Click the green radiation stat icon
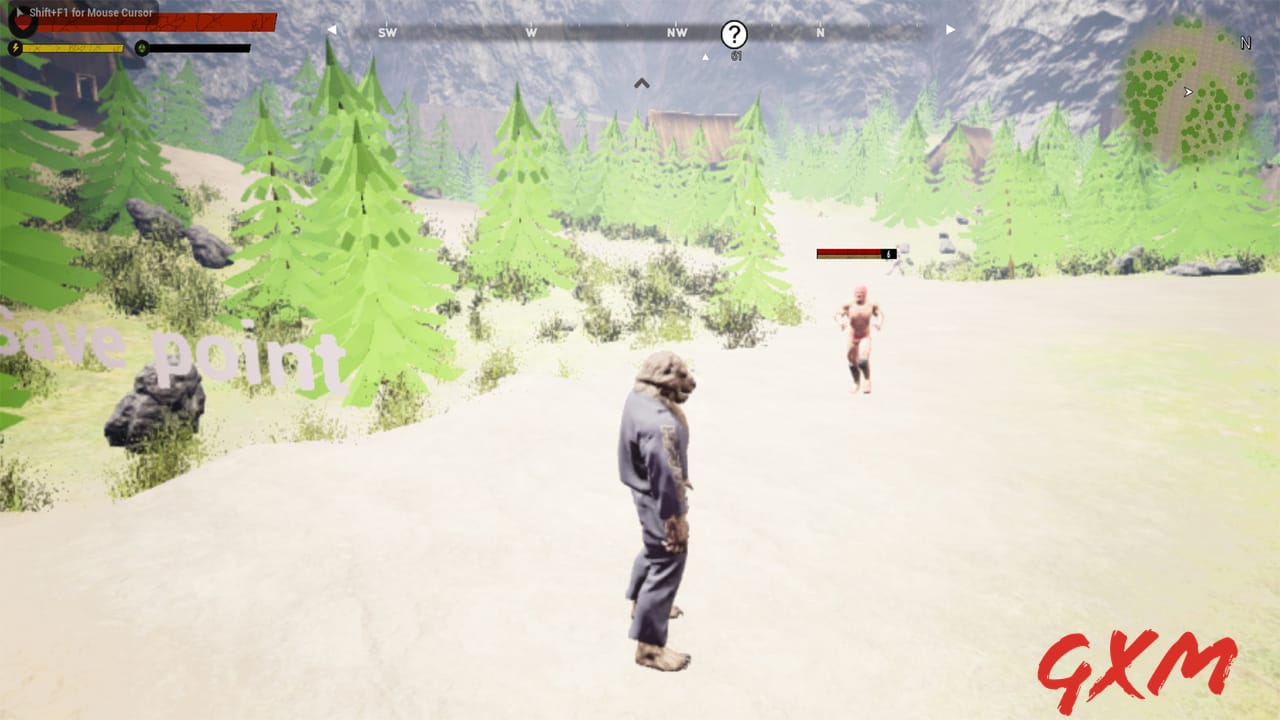 tap(144, 47)
